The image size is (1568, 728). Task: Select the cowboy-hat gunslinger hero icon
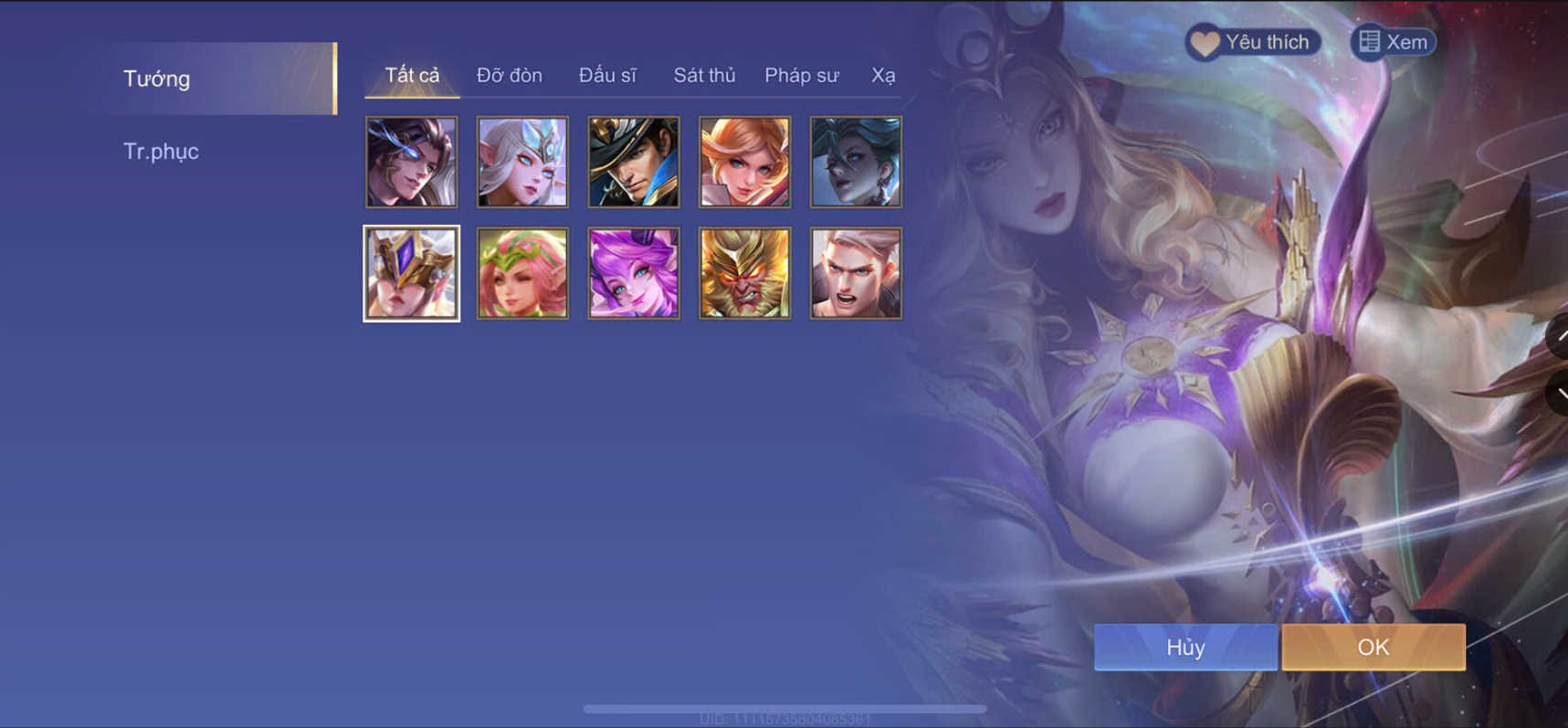tap(633, 162)
